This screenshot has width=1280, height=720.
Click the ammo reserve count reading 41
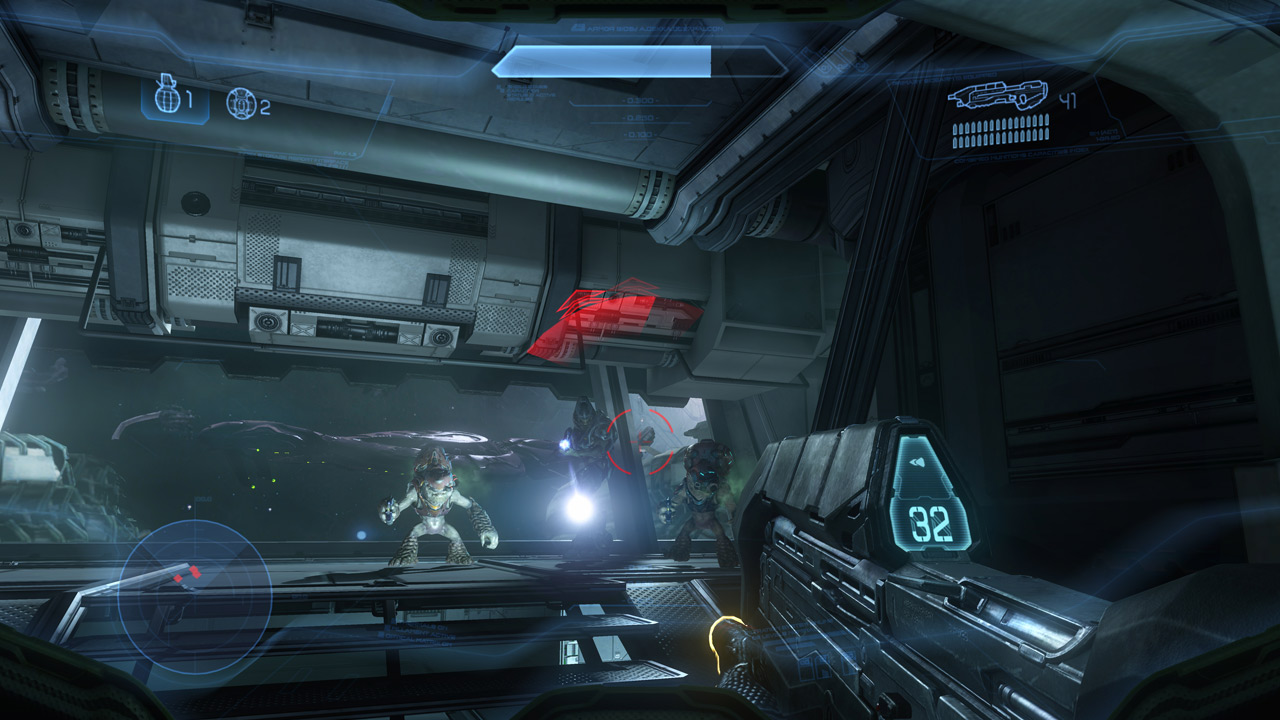pos(1068,98)
